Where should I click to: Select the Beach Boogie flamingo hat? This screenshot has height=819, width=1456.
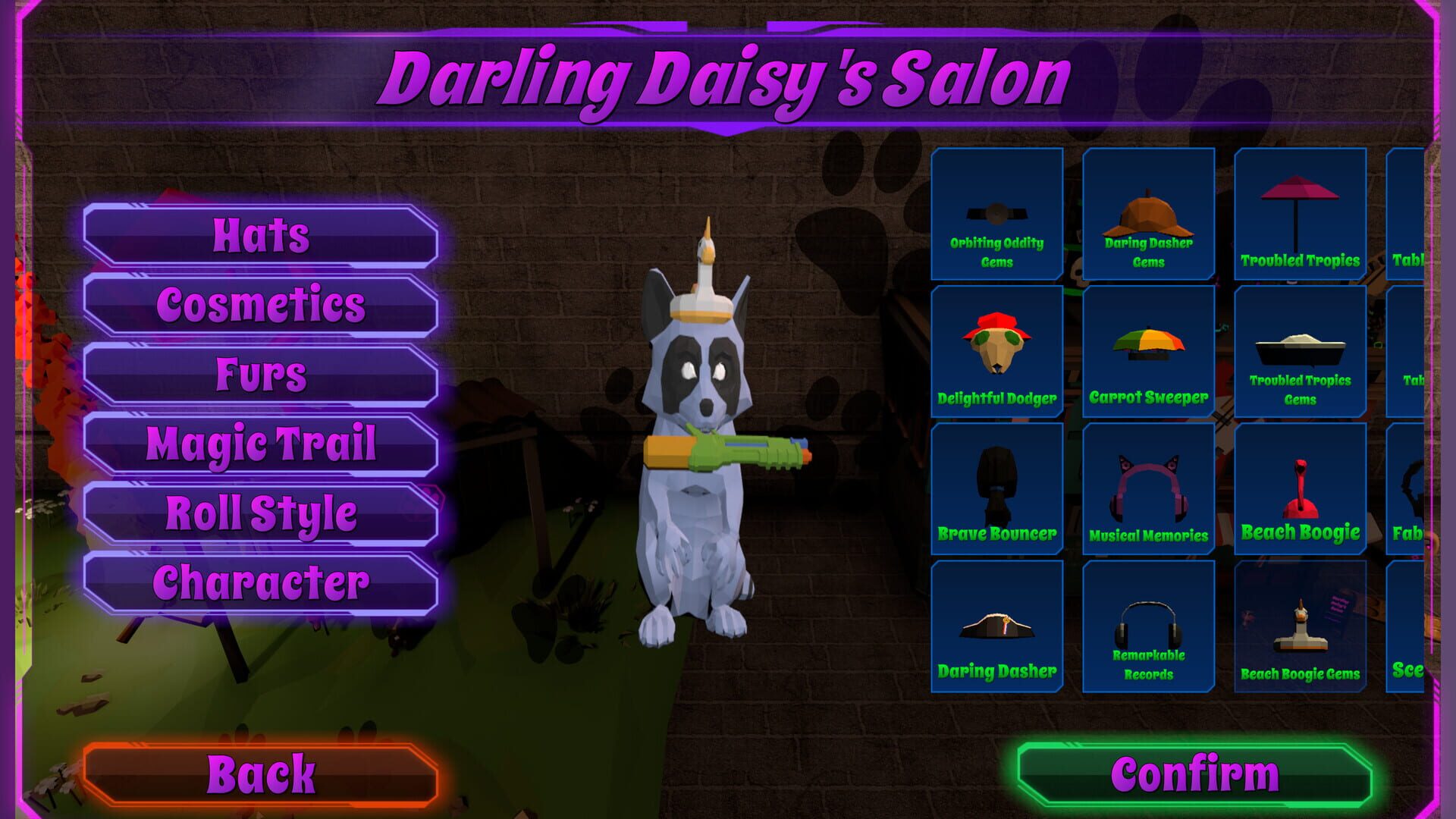point(1299,489)
